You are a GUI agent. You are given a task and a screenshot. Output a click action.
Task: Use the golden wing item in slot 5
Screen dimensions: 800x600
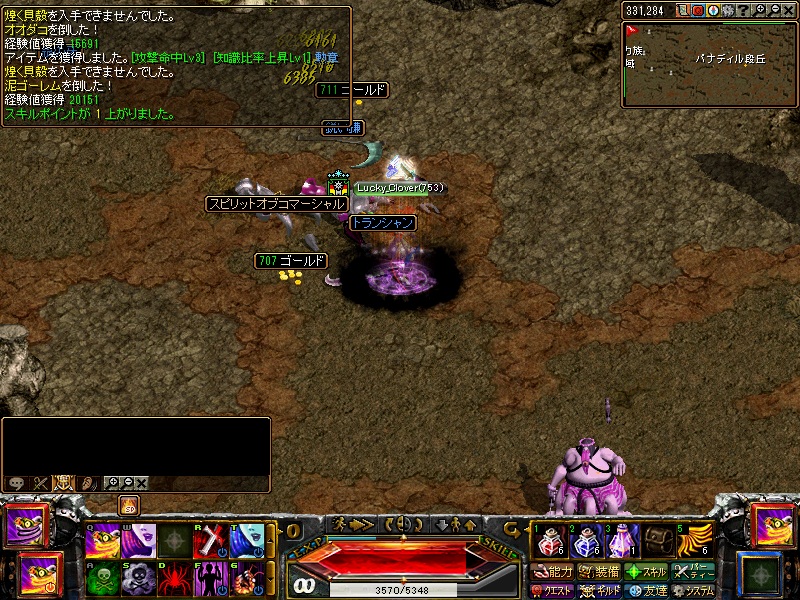(x=697, y=541)
